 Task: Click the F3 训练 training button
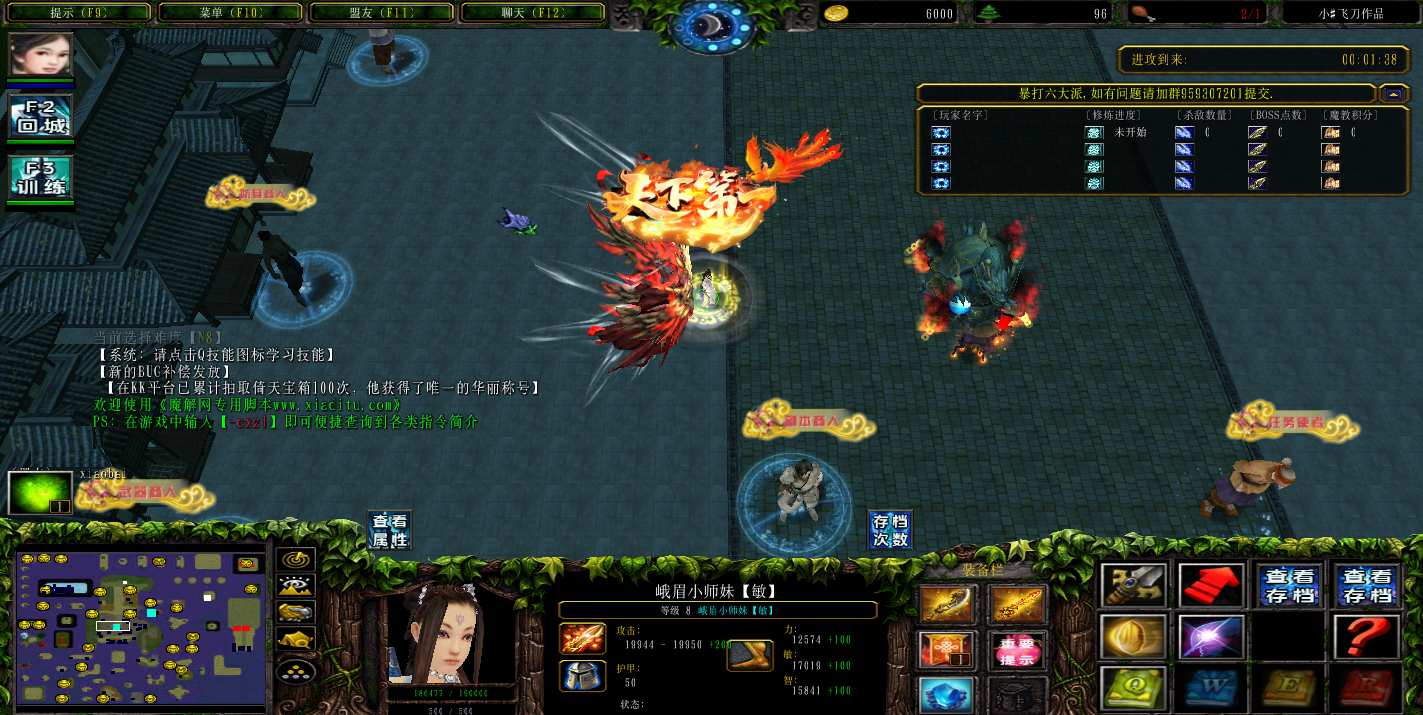41,177
